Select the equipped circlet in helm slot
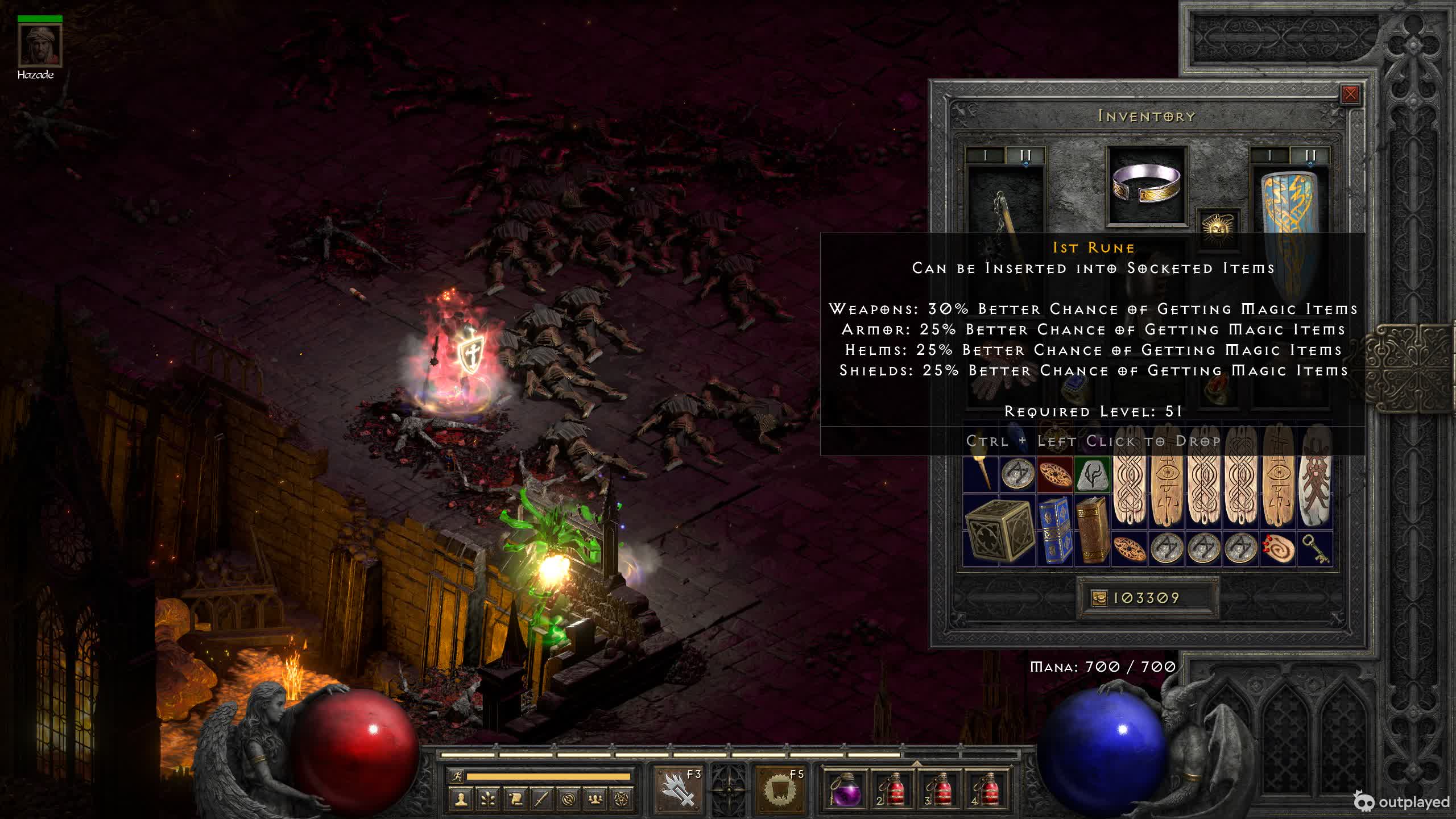 coord(1147,185)
